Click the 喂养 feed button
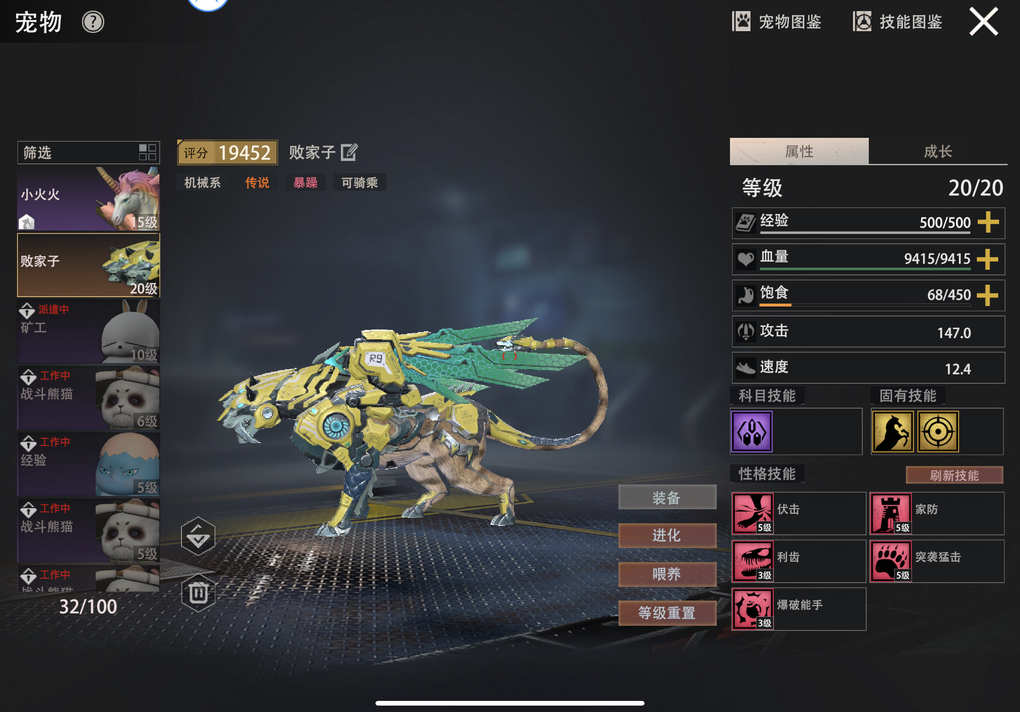 [667, 575]
